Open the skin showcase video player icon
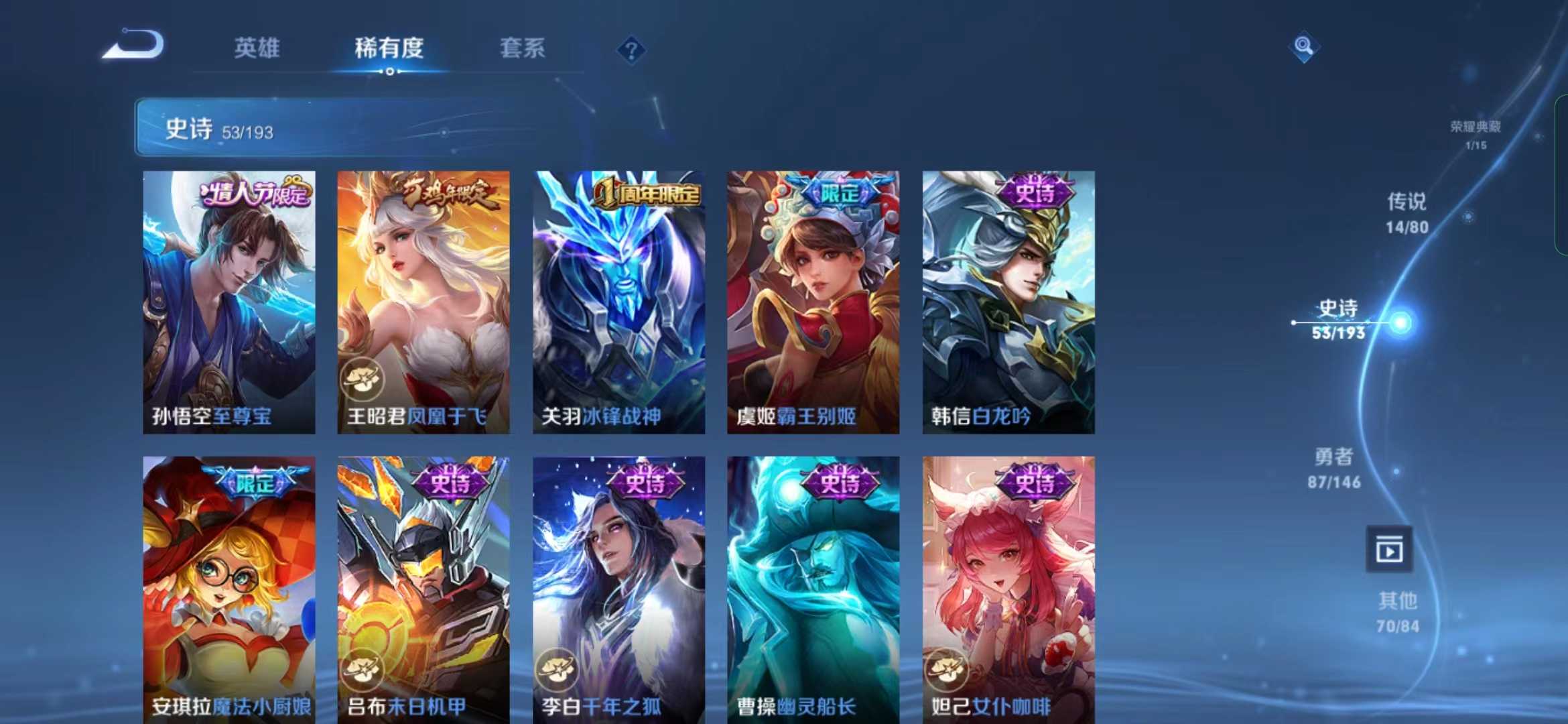 point(1389,548)
